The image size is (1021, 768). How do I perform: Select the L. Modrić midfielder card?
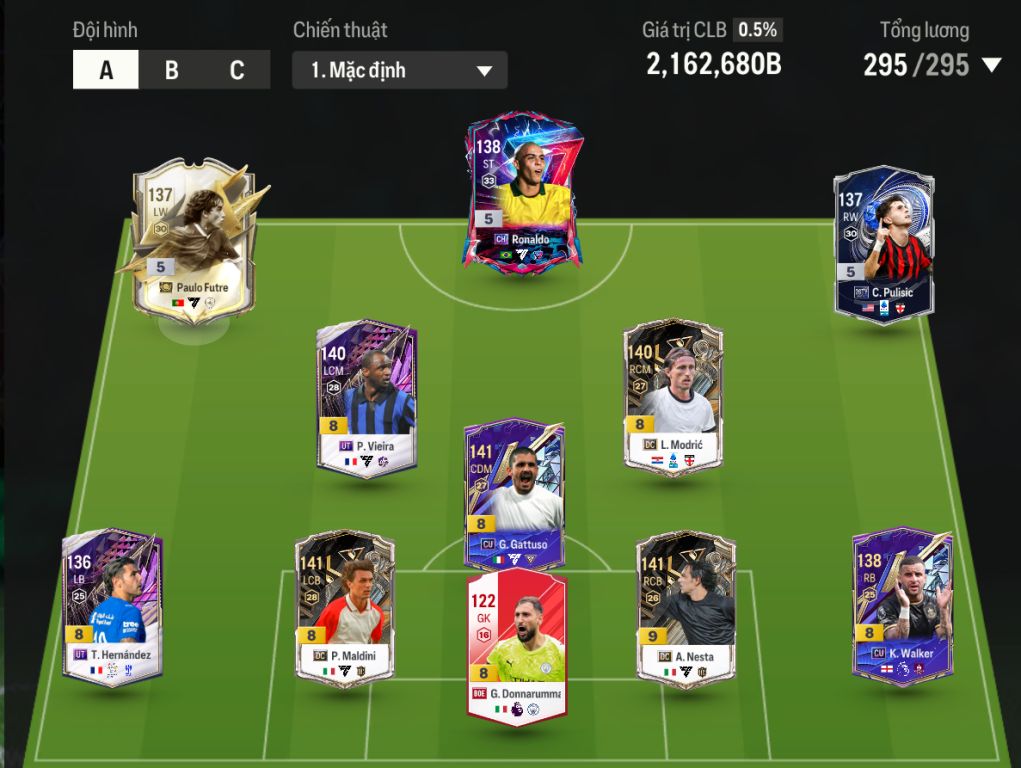(x=673, y=396)
